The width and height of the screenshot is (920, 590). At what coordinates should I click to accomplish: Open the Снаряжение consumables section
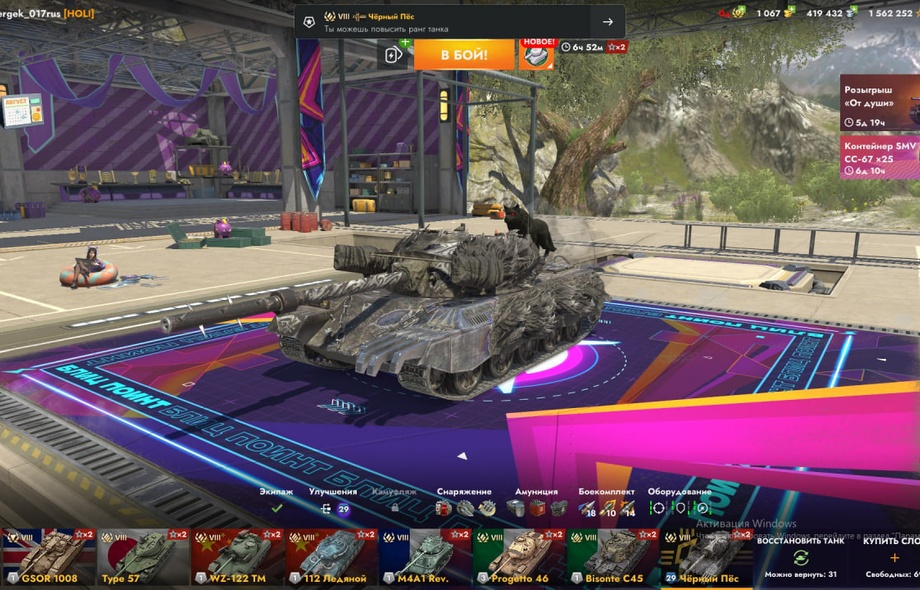pos(464,502)
